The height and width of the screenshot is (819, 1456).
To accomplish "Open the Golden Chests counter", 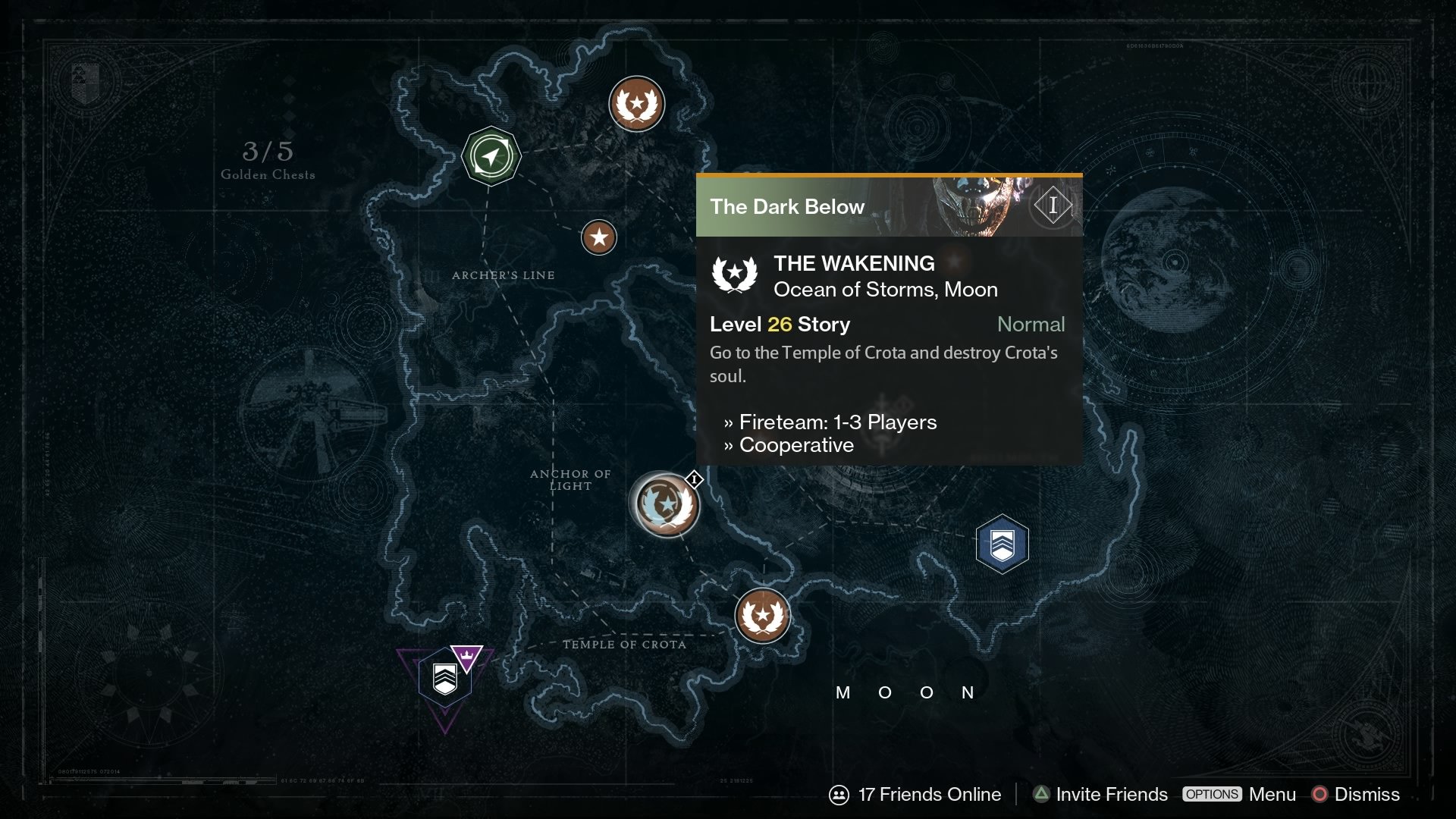I will point(268,159).
